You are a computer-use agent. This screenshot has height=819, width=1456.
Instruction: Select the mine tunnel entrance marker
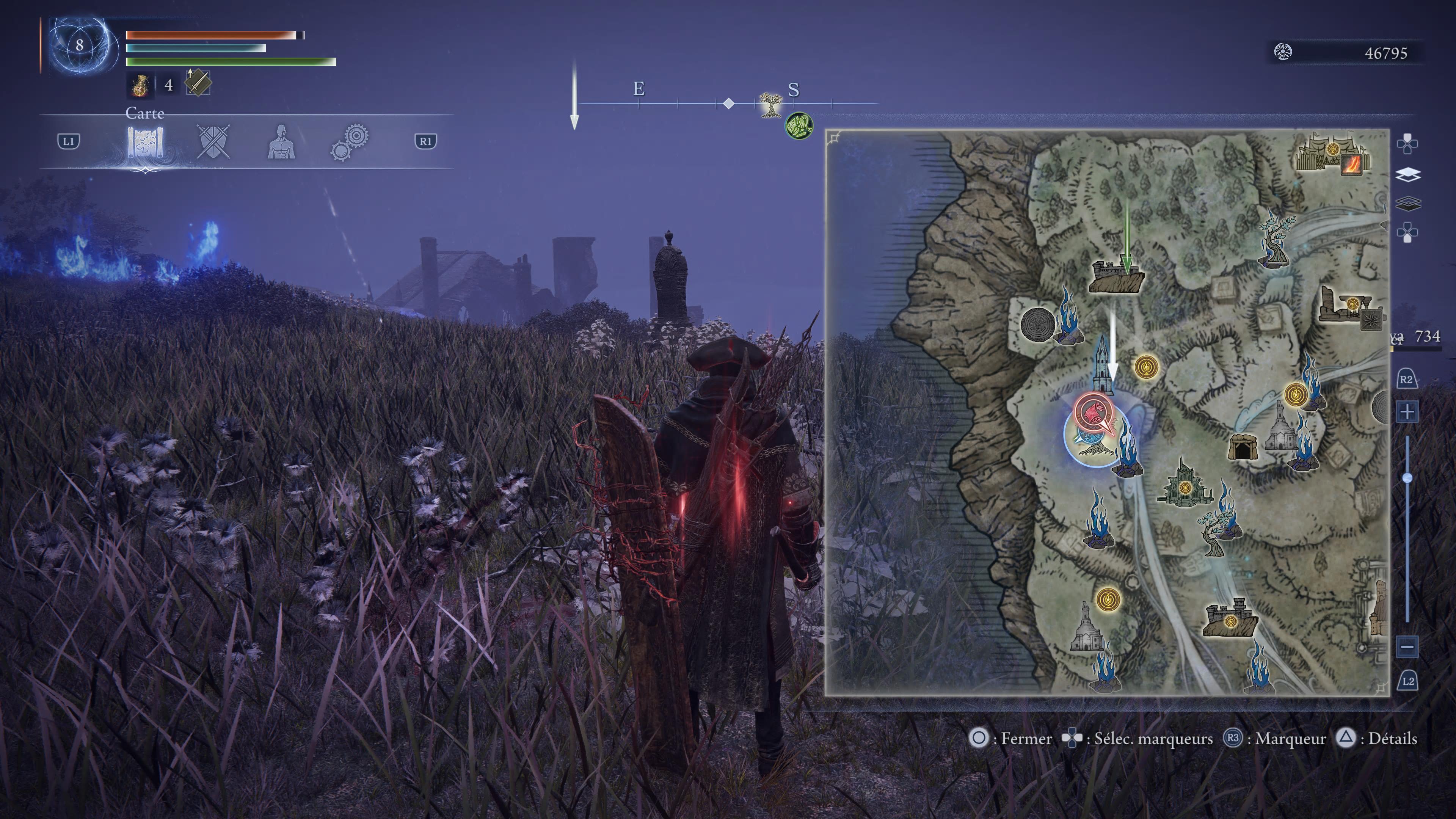tap(1243, 447)
